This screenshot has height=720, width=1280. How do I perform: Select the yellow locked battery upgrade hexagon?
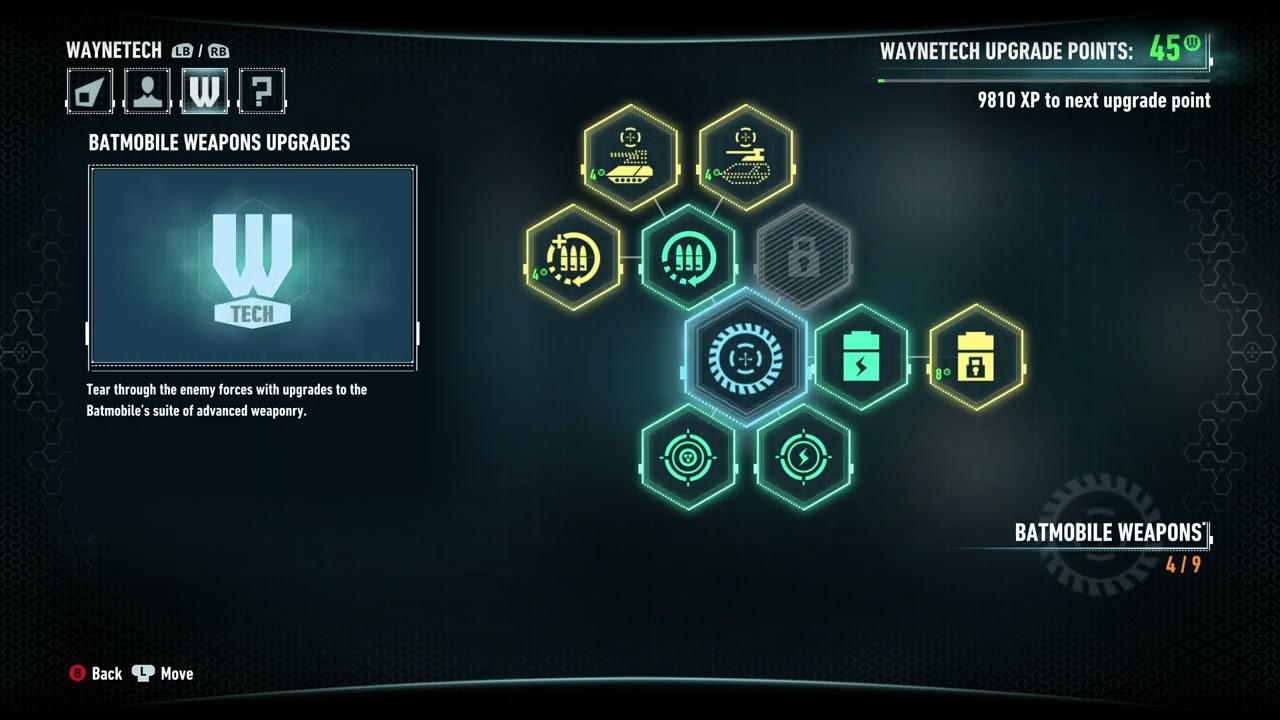977,360
